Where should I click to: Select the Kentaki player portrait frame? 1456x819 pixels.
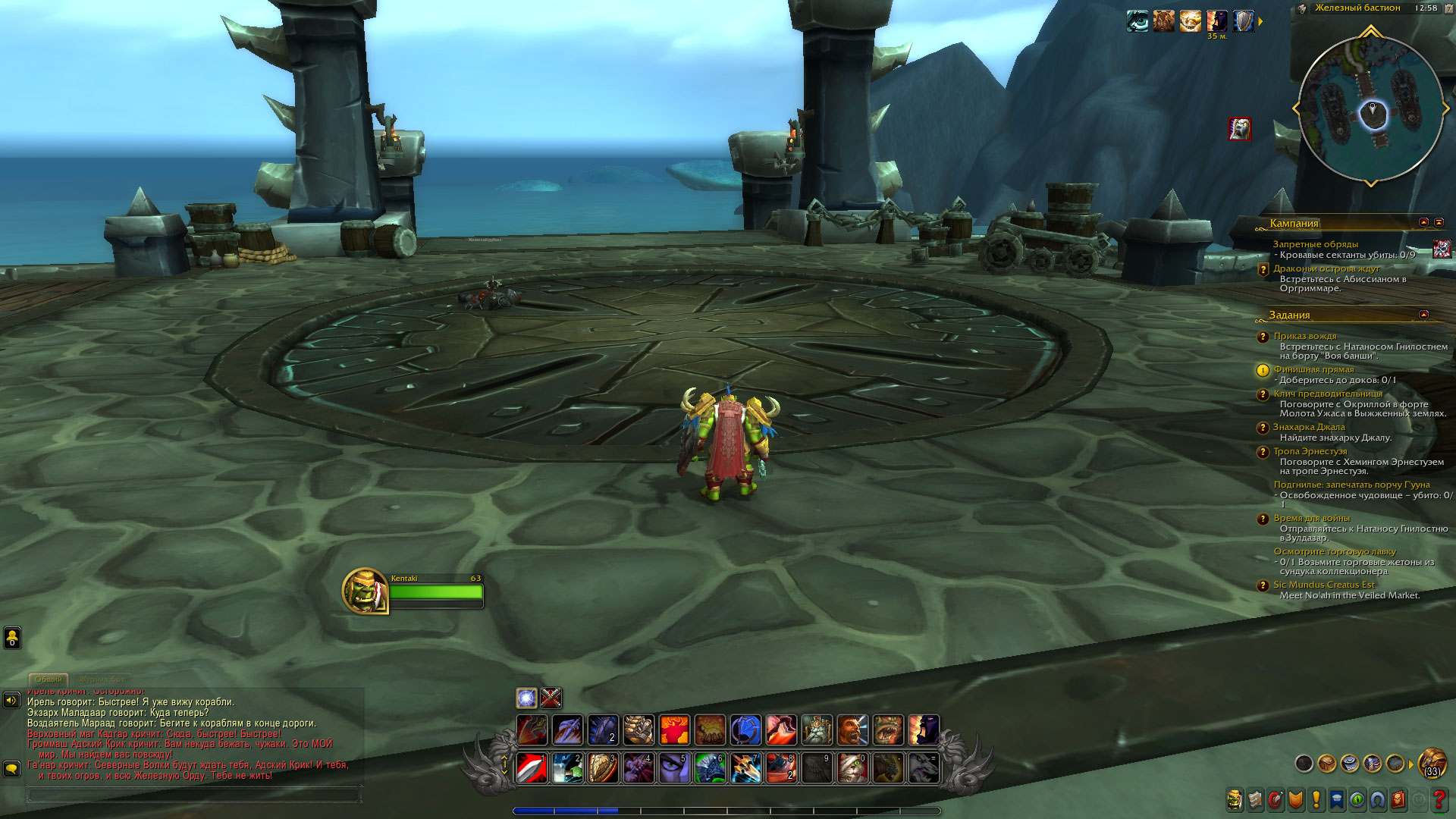click(x=365, y=590)
